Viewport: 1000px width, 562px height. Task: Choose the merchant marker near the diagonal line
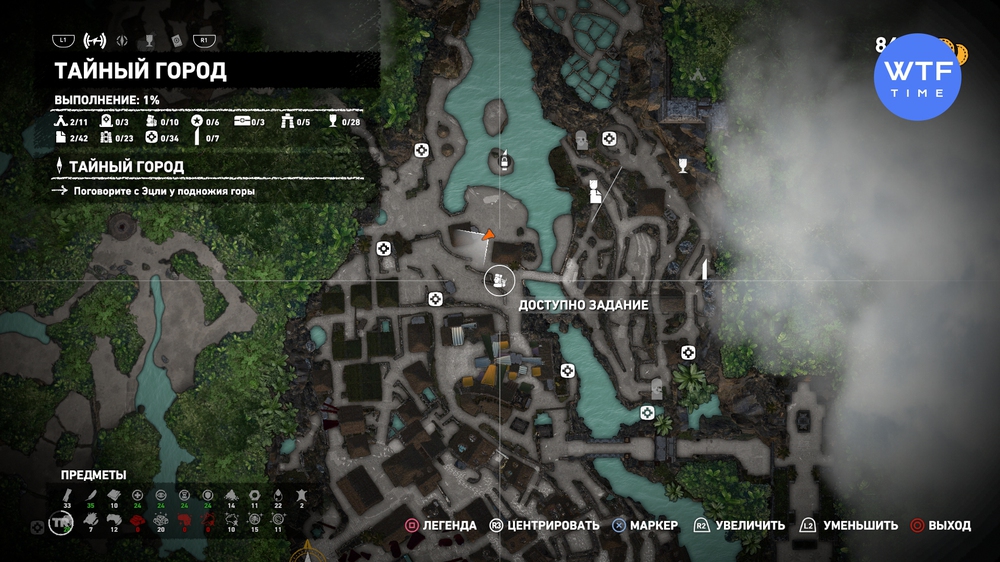(593, 188)
